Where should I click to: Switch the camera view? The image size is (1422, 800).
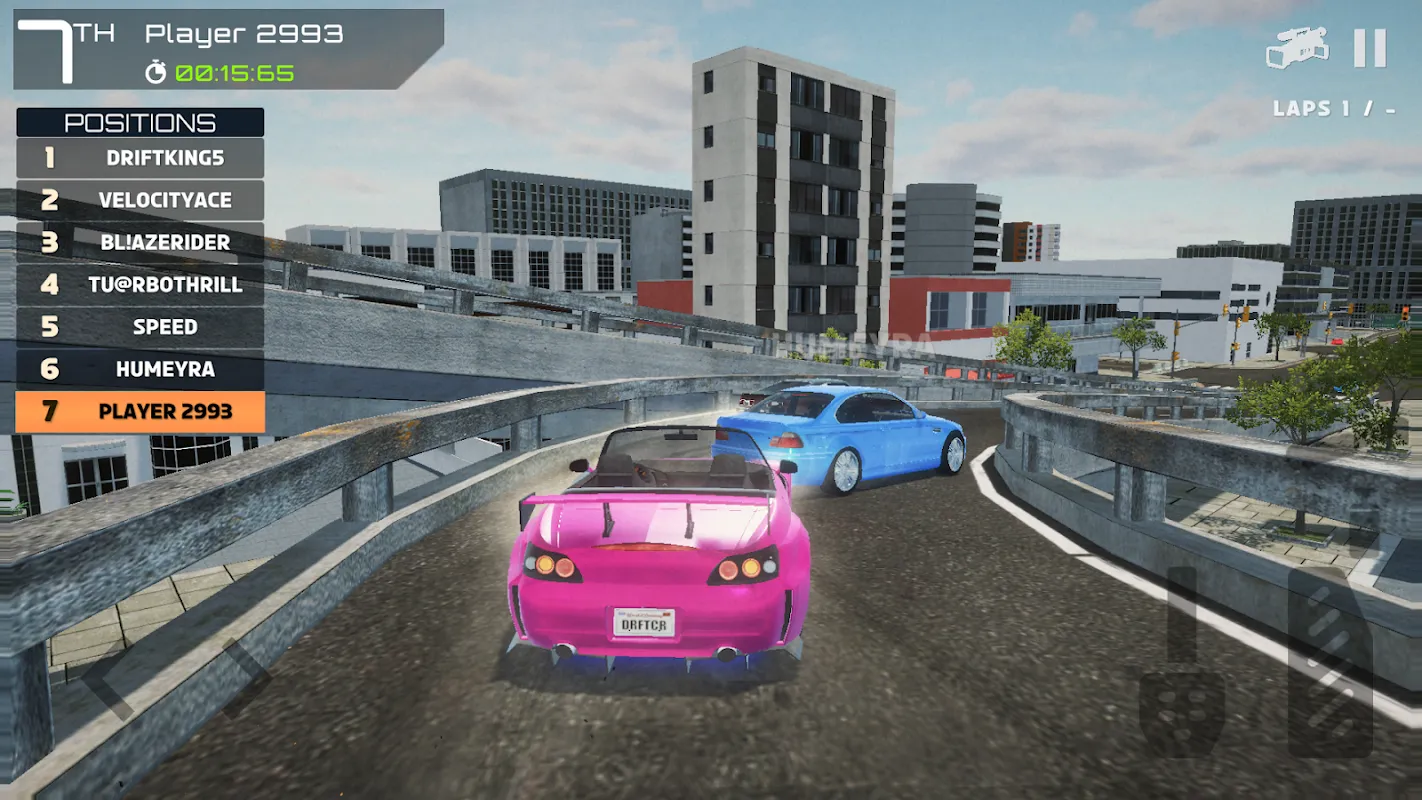pyautogui.click(x=1297, y=48)
